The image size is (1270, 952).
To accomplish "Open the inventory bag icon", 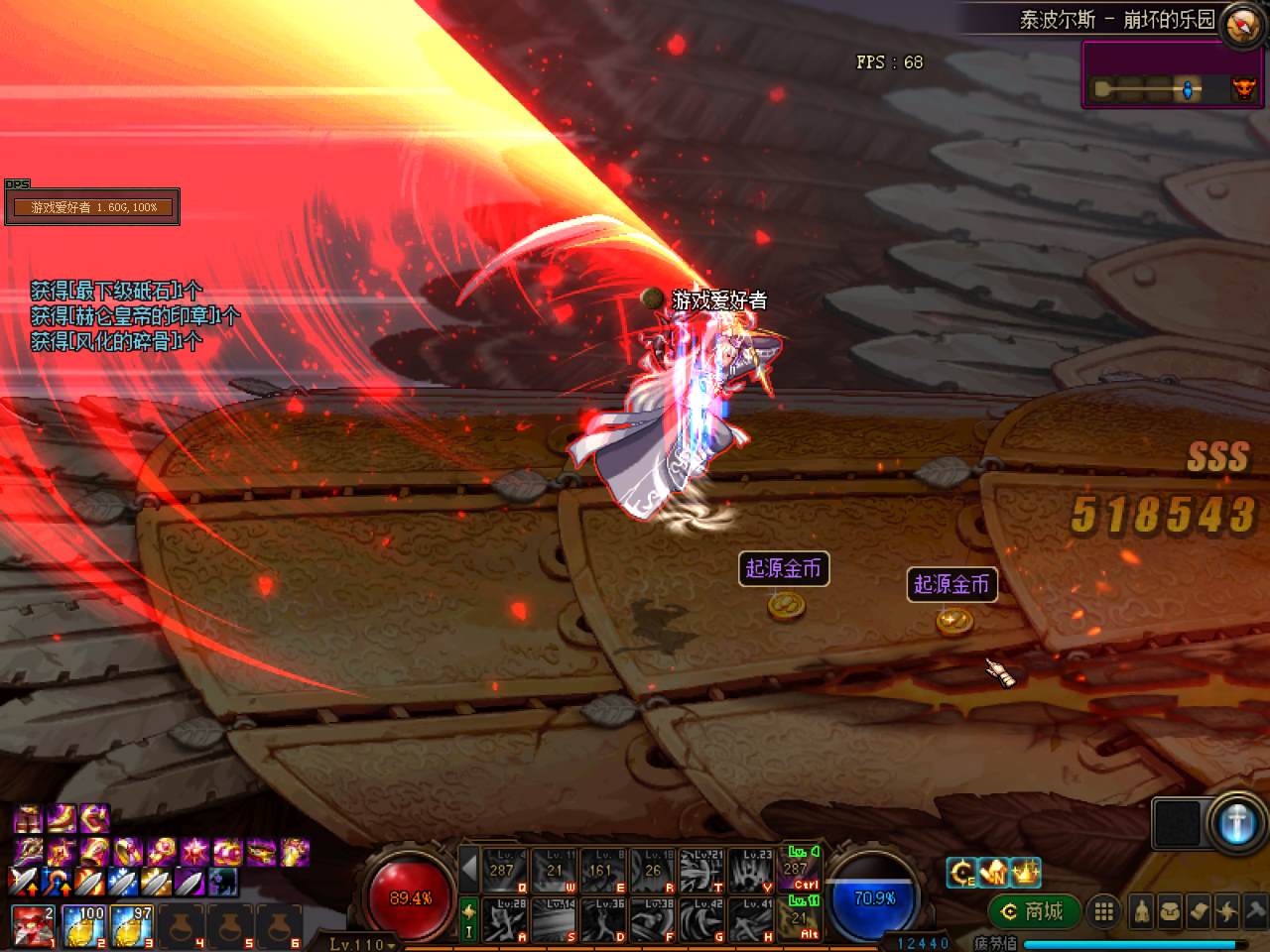I will point(1171,911).
